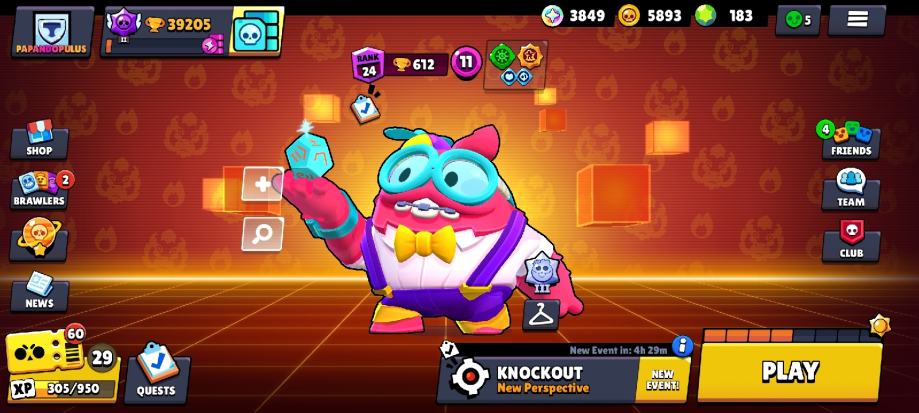View the PAPANDOPULUS player profile
This screenshot has width=919, height=413.
tap(53, 32)
